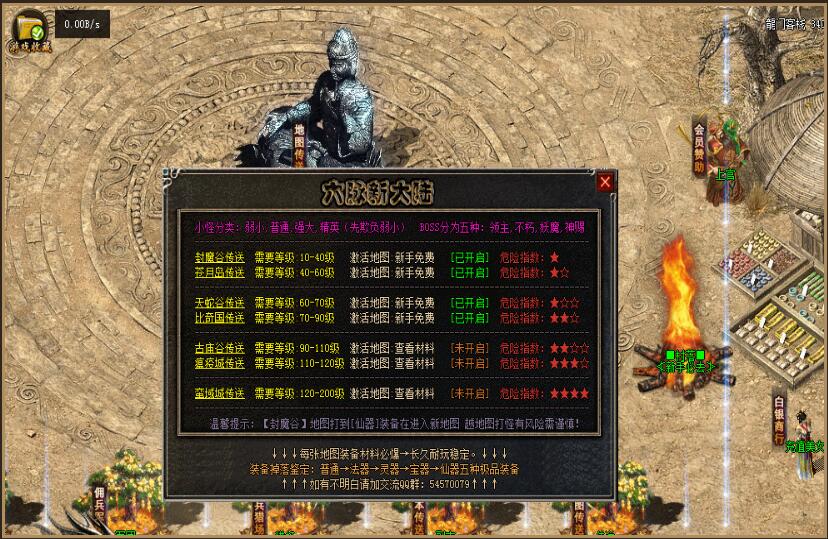Viewport: 828px width, 539px height.
Task: Open 古庙谷传送 teleport option
Action: [220, 349]
